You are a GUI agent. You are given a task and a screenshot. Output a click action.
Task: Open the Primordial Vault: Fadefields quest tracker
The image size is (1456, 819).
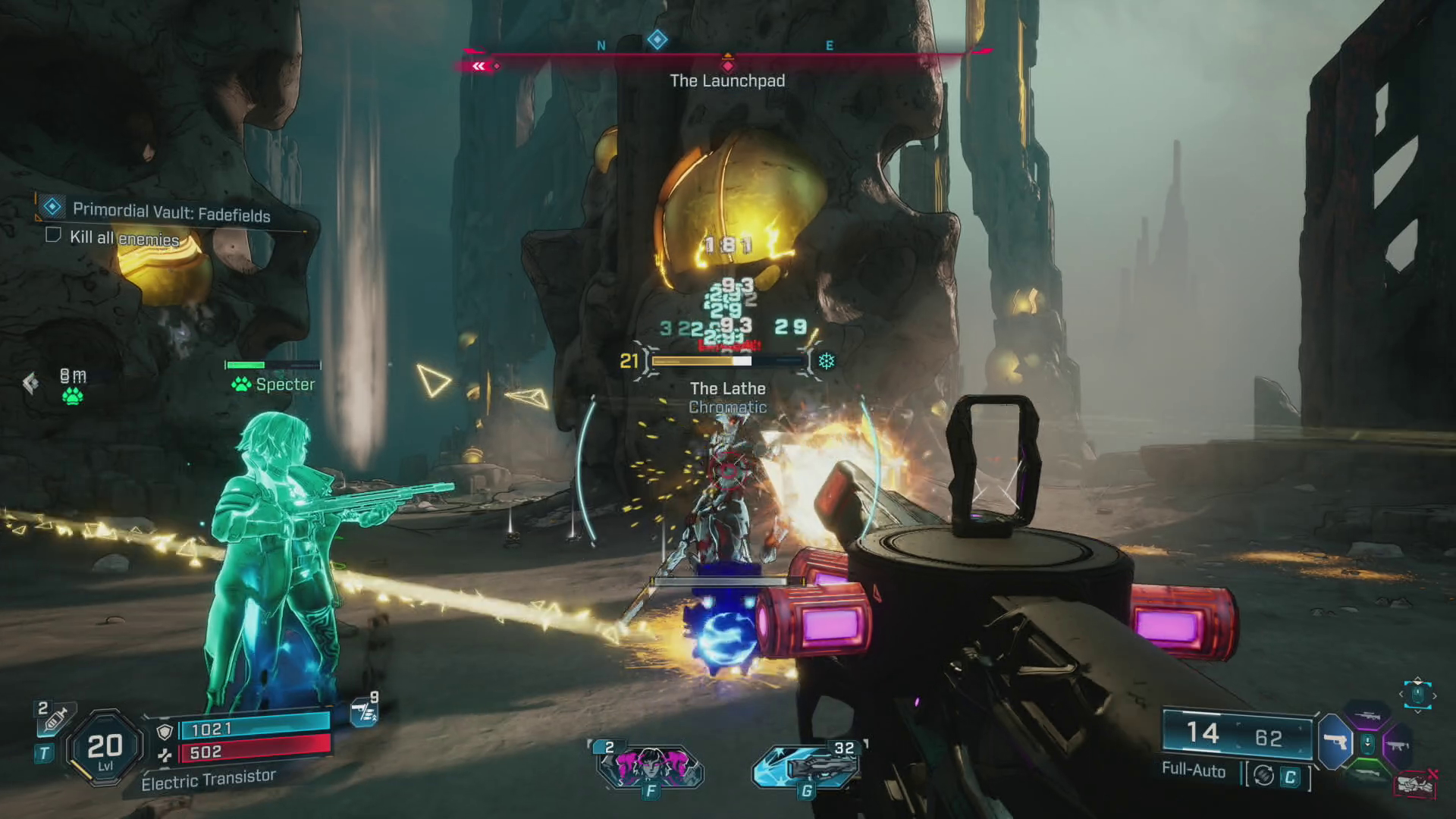point(171,212)
